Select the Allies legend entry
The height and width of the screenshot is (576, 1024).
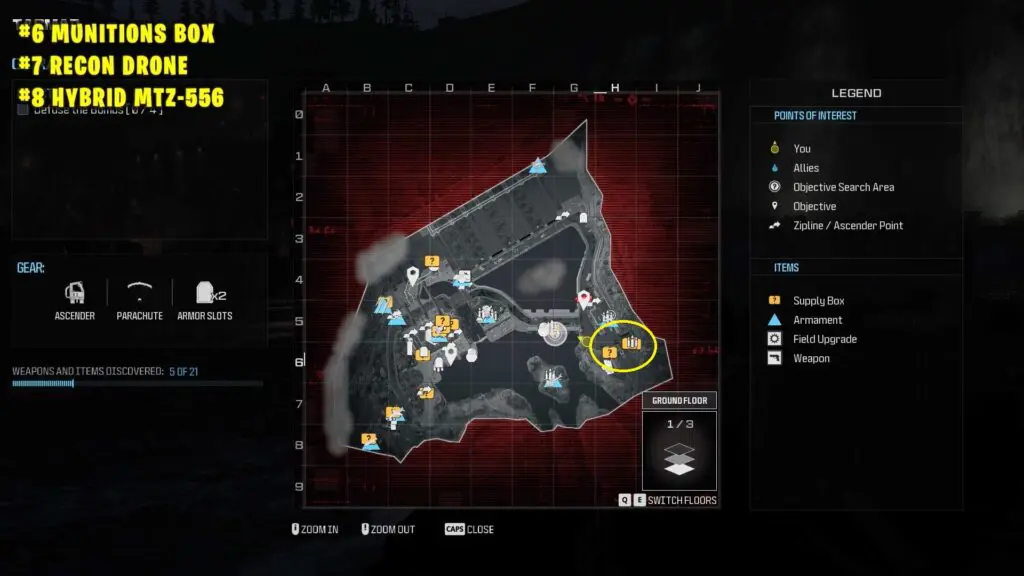805,168
